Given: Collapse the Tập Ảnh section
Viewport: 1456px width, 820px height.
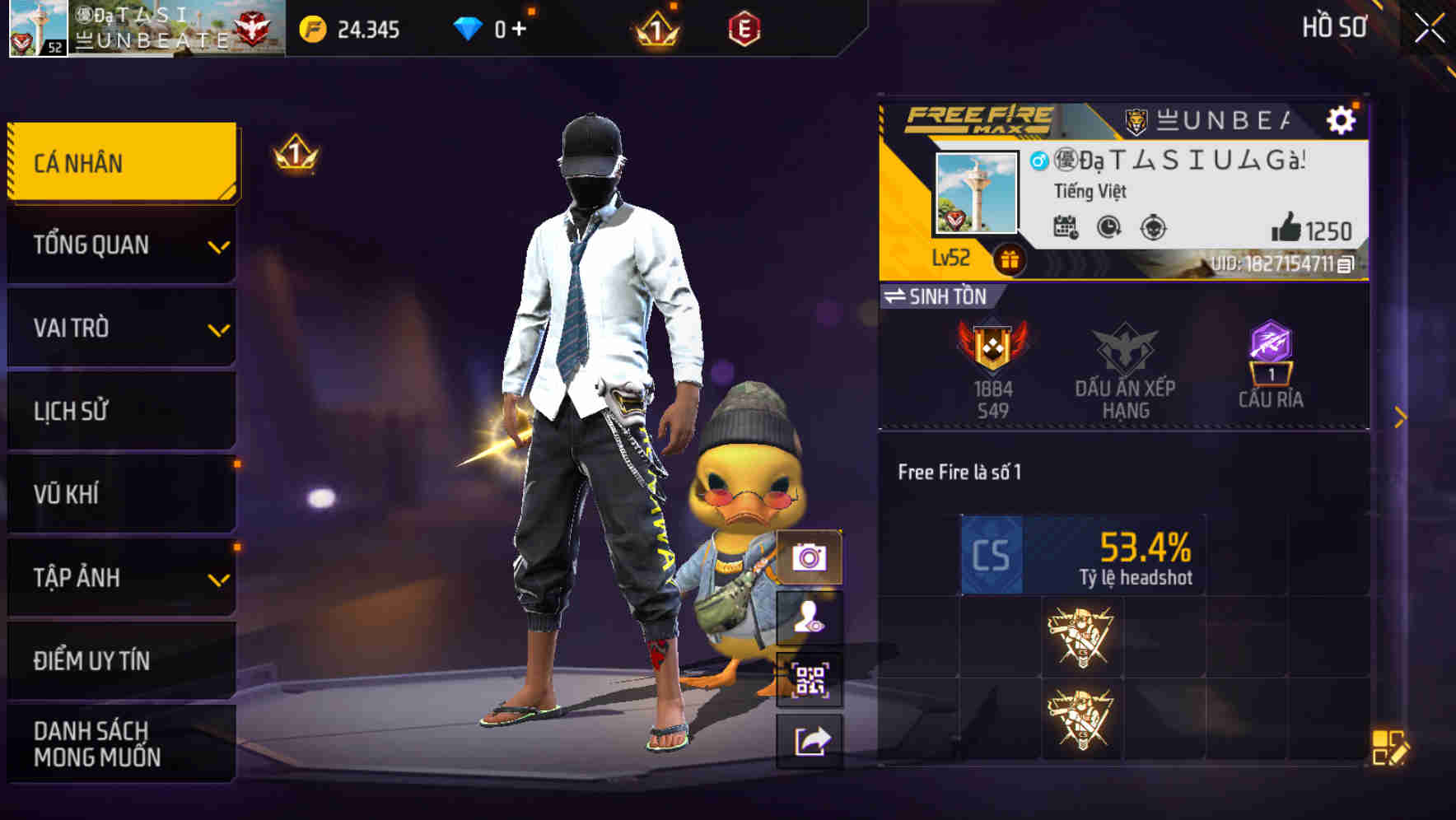Looking at the screenshot, I should coord(121,578).
